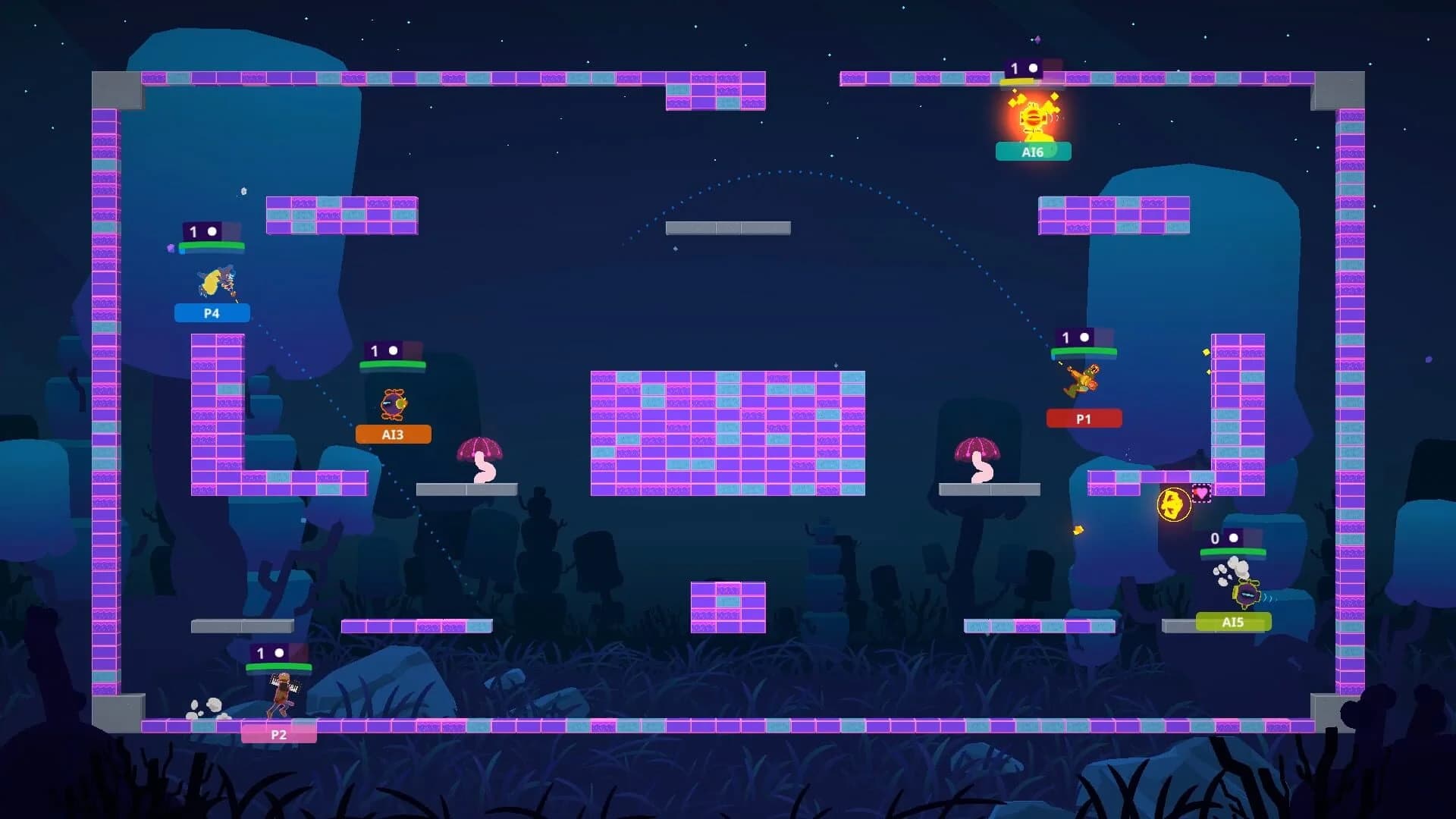
Task: Click the P2 name label
Action: (280, 734)
